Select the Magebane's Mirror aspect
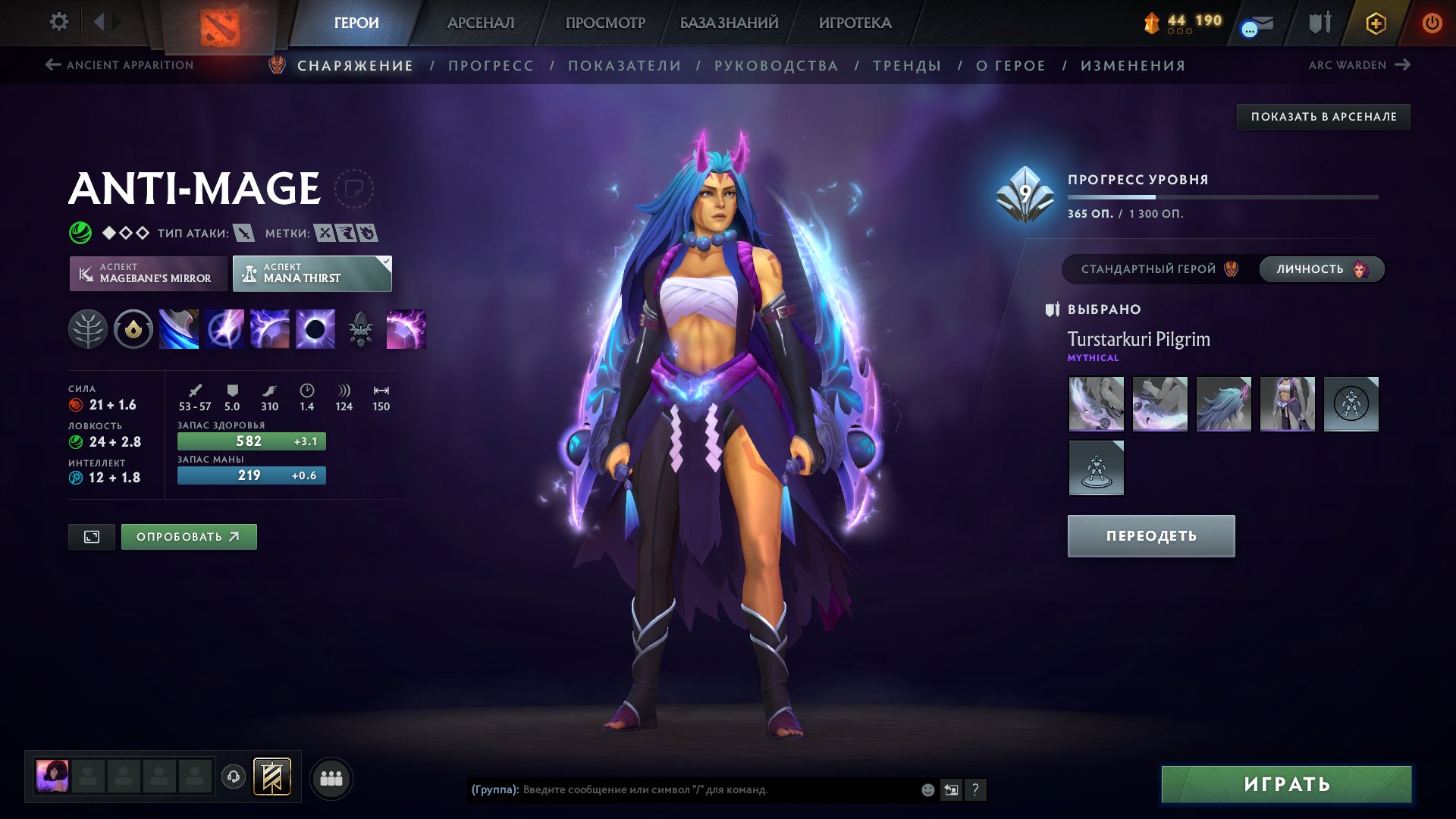The image size is (1456, 819). [149, 274]
